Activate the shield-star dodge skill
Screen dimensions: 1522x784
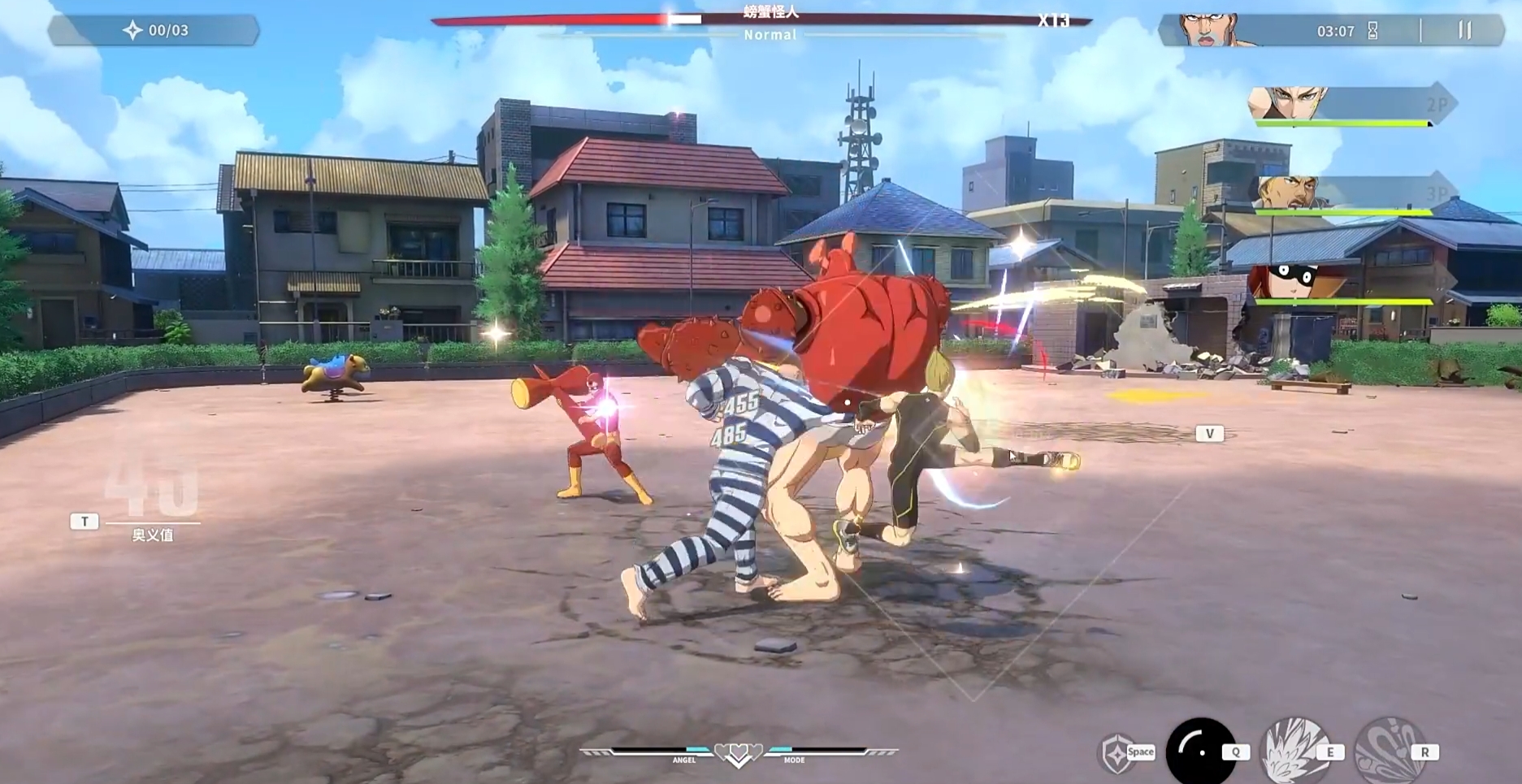point(1117,752)
